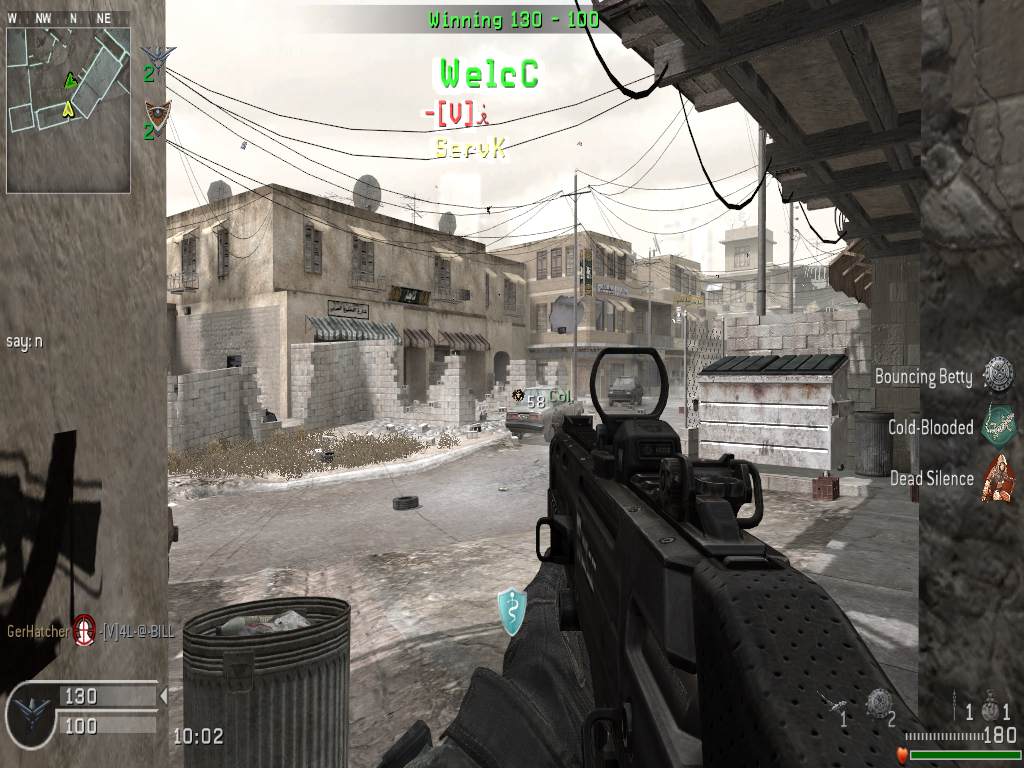1024x768 pixels.
Task: Select the frag grenade icon near ammo
Action: tap(990, 709)
